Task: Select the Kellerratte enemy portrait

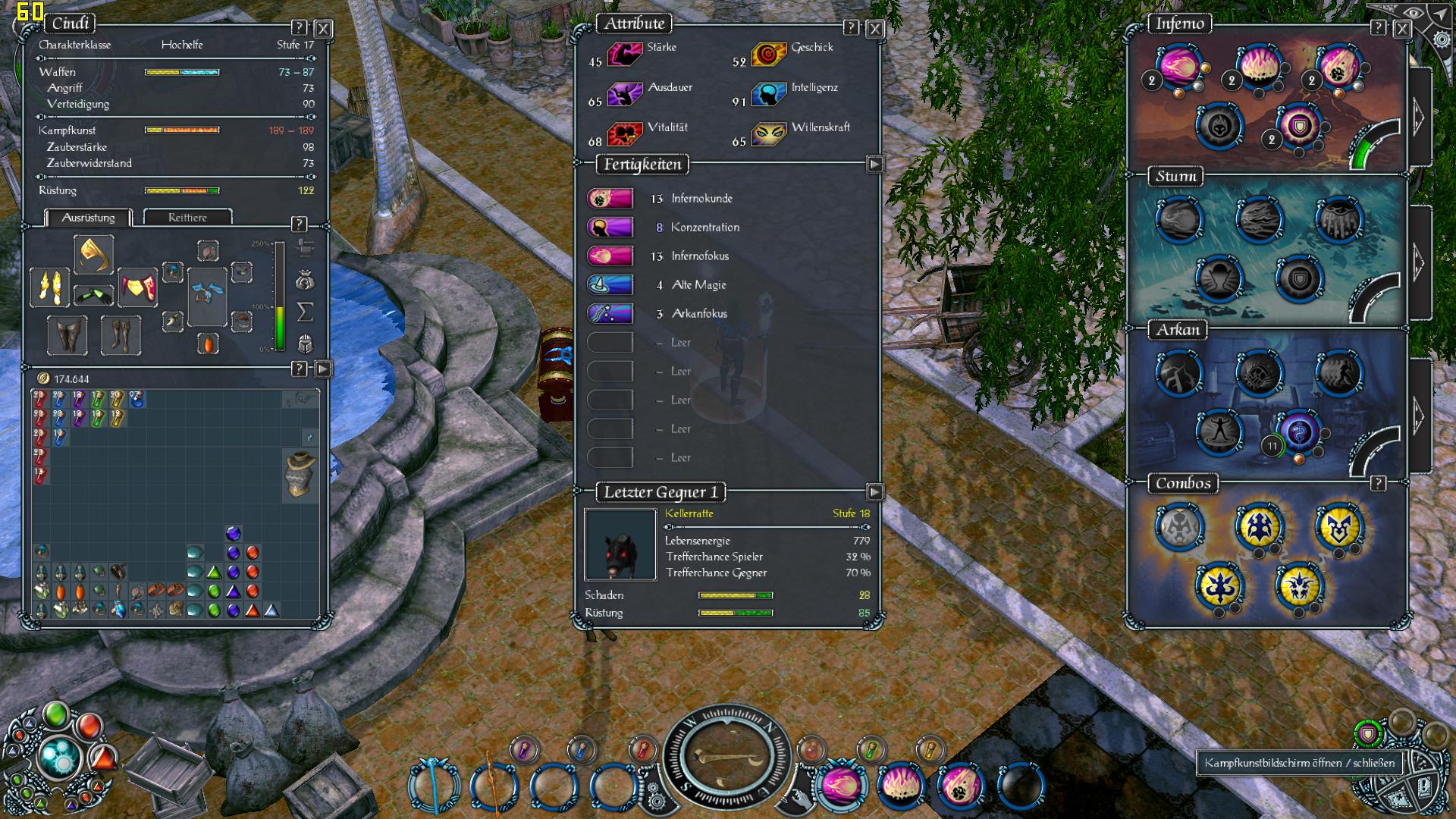Action: 620,544
